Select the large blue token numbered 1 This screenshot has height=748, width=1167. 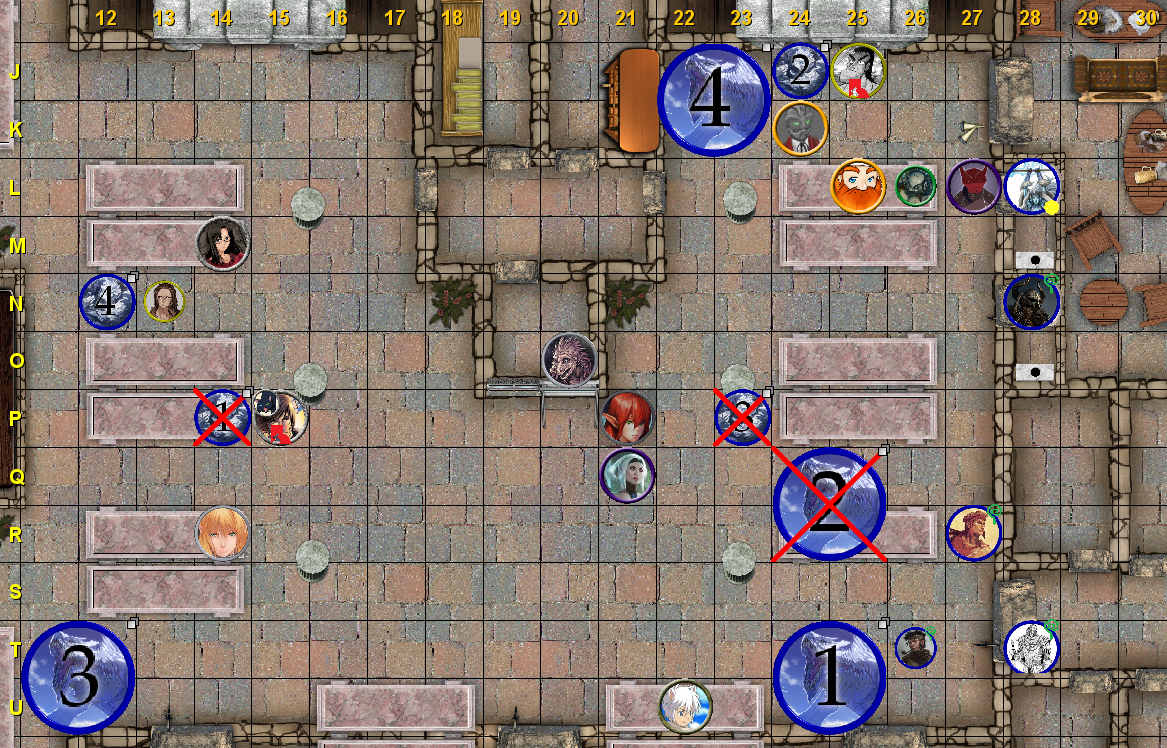point(830,677)
